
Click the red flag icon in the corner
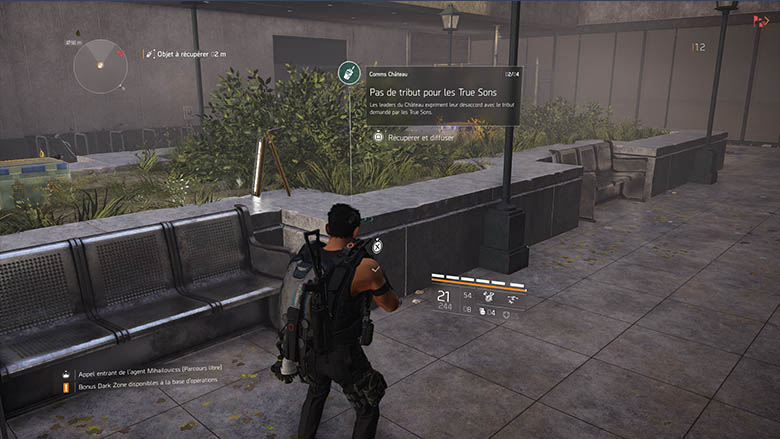pos(761,18)
